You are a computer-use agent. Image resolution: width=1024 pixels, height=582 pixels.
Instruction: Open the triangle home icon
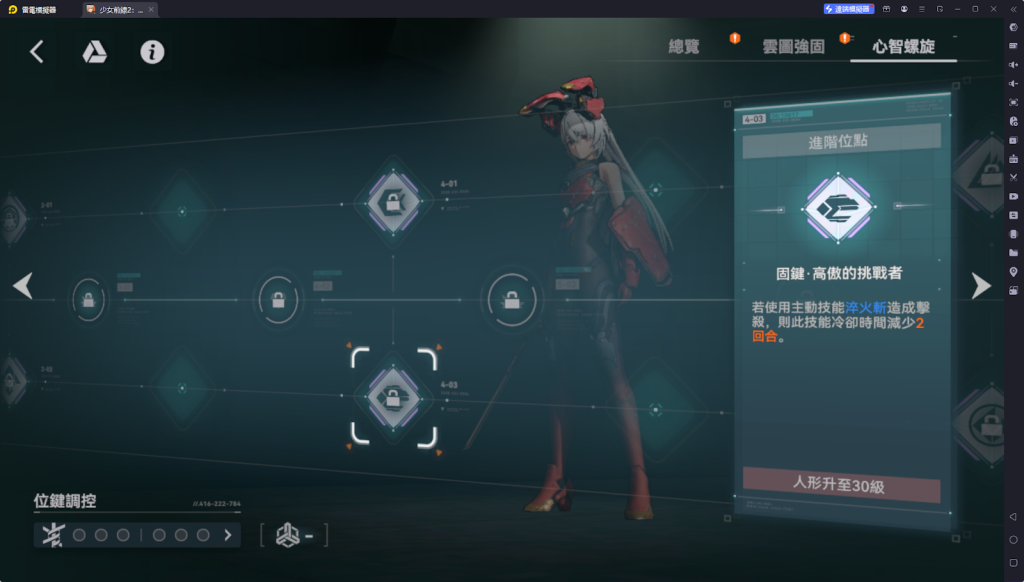point(94,52)
